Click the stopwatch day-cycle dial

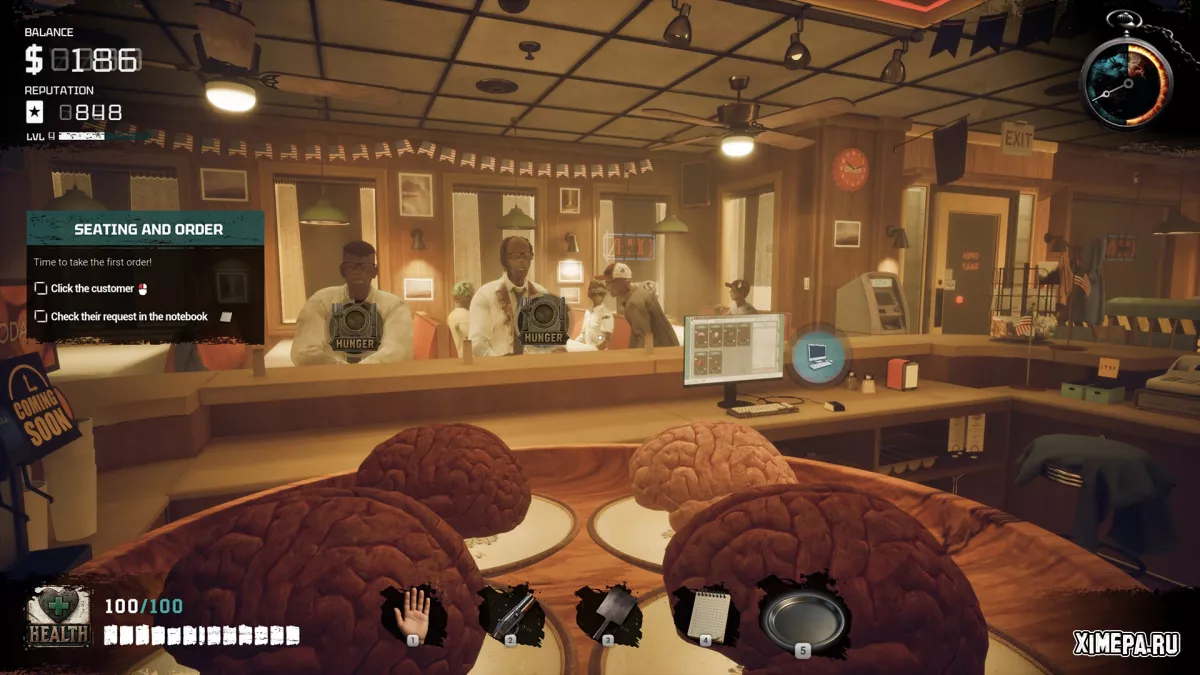tap(1126, 82)
